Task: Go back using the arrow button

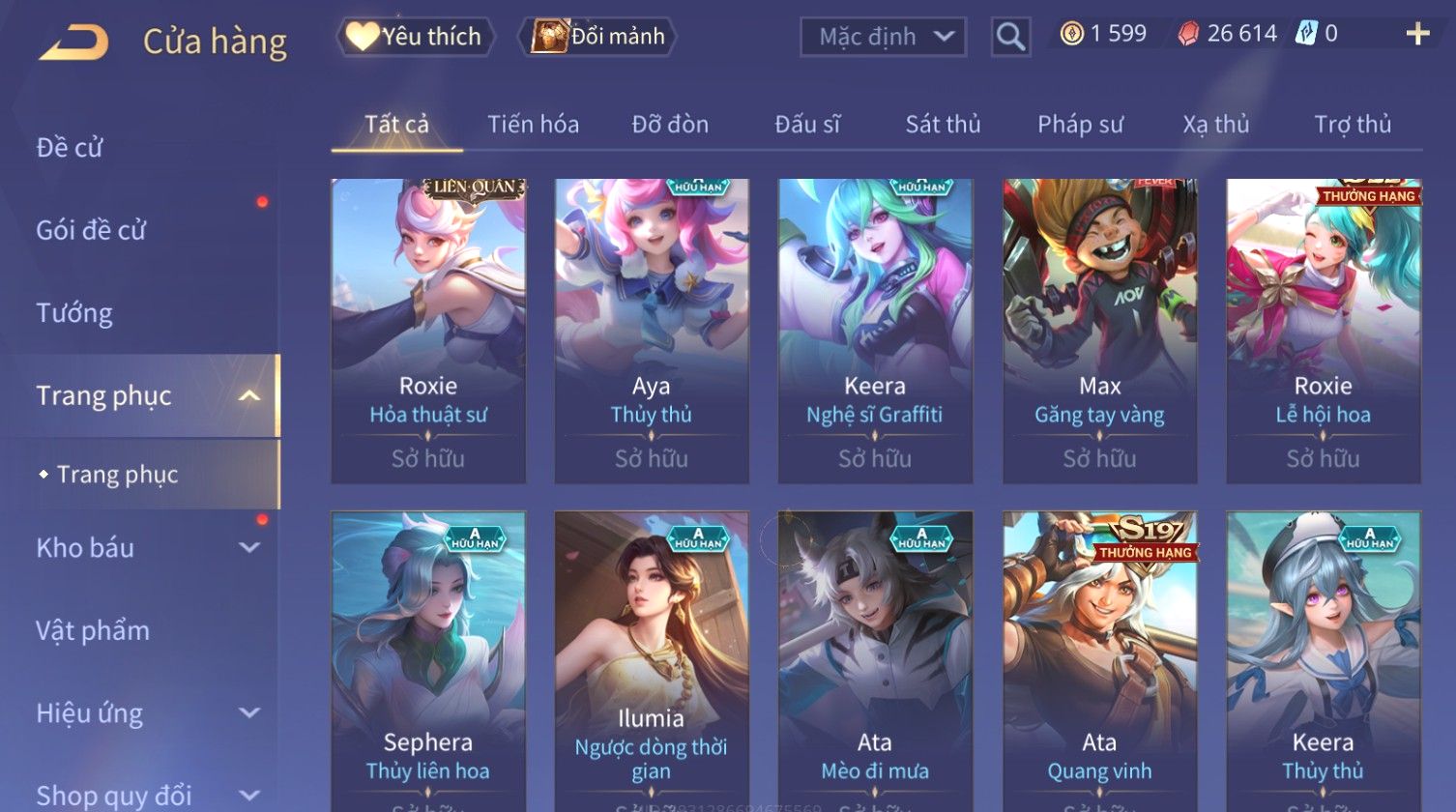Action: pyautogui.click(x=73, y=41)
